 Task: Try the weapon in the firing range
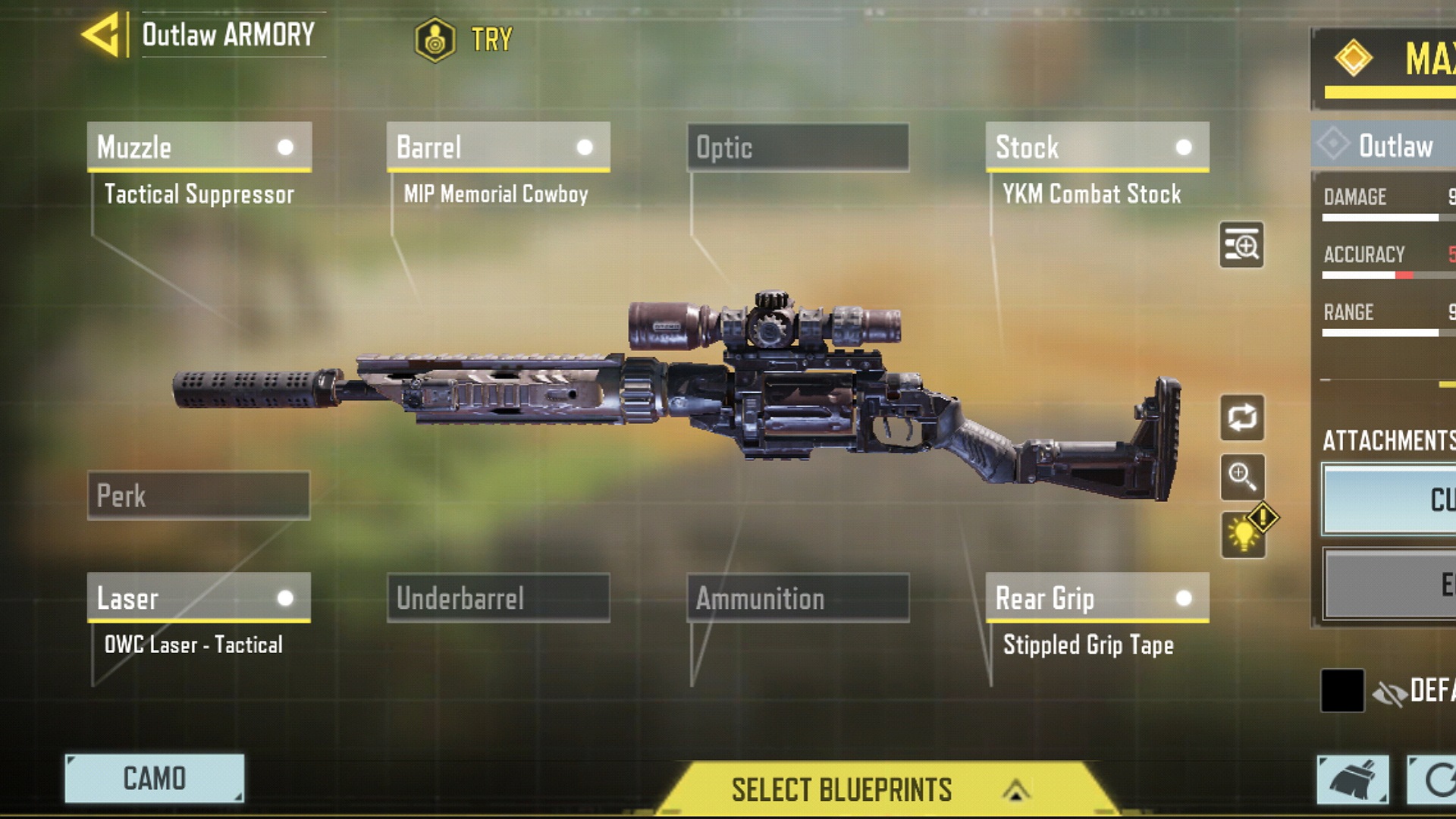(x=463, y=39)
